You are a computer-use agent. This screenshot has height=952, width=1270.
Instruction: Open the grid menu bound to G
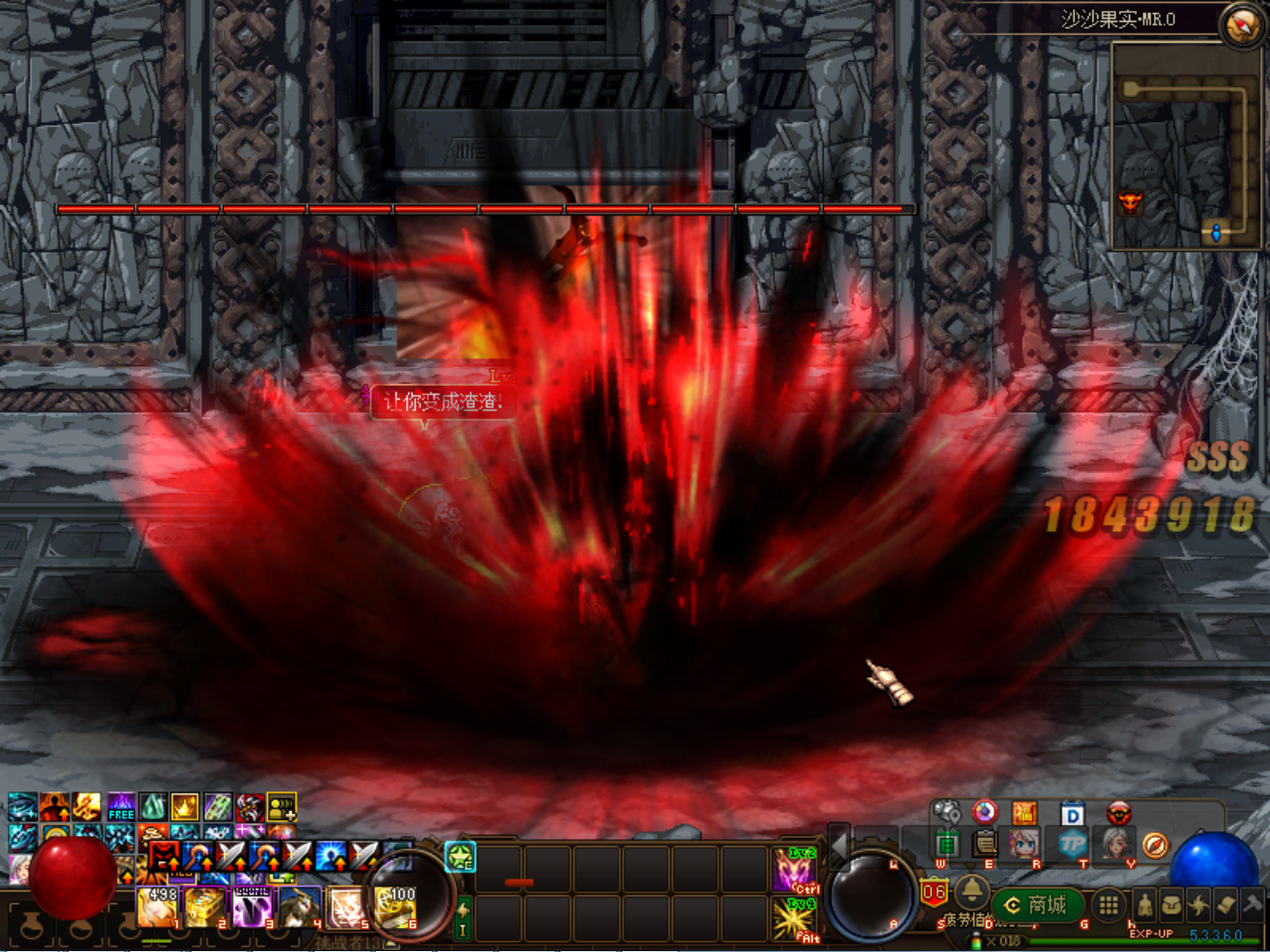1107,904
